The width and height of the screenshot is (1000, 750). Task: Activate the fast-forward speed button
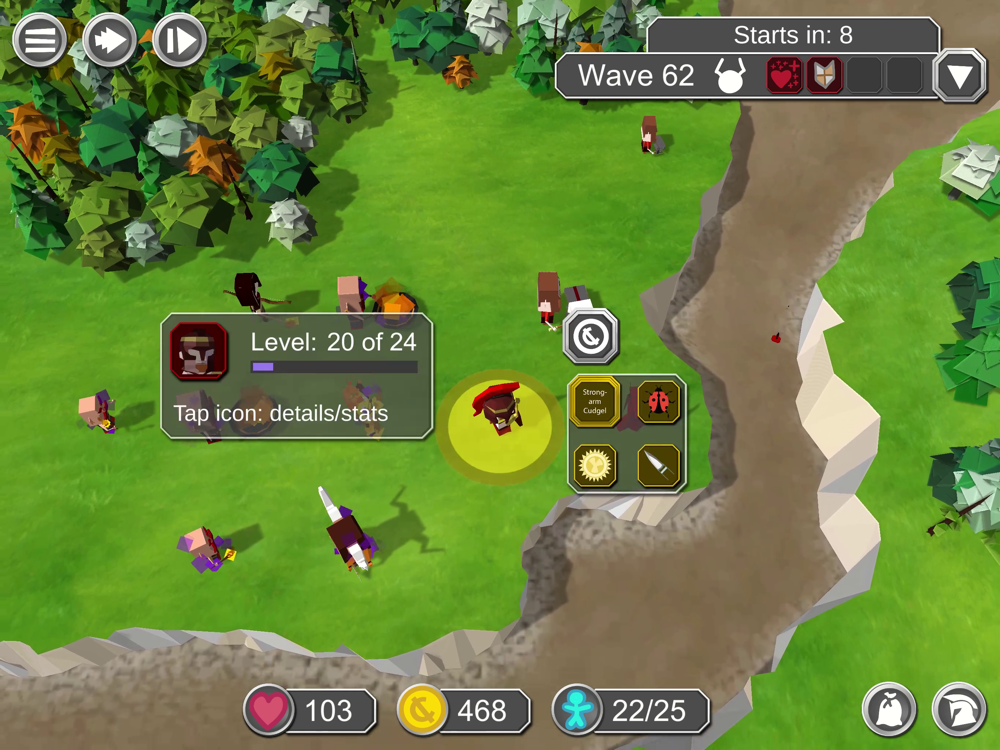pos(109,41)
